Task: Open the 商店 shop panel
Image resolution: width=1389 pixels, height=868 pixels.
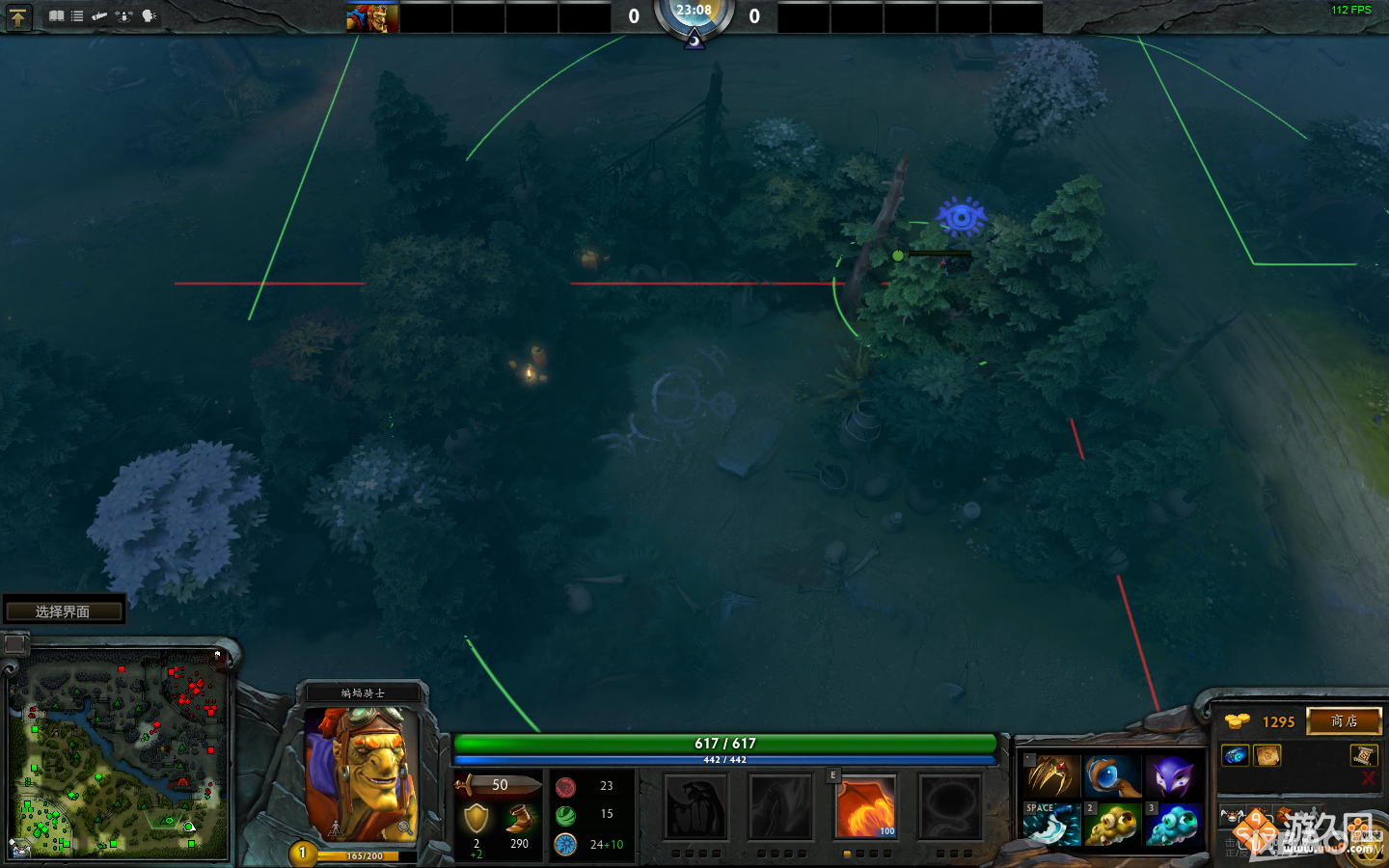Action: 1344,720
